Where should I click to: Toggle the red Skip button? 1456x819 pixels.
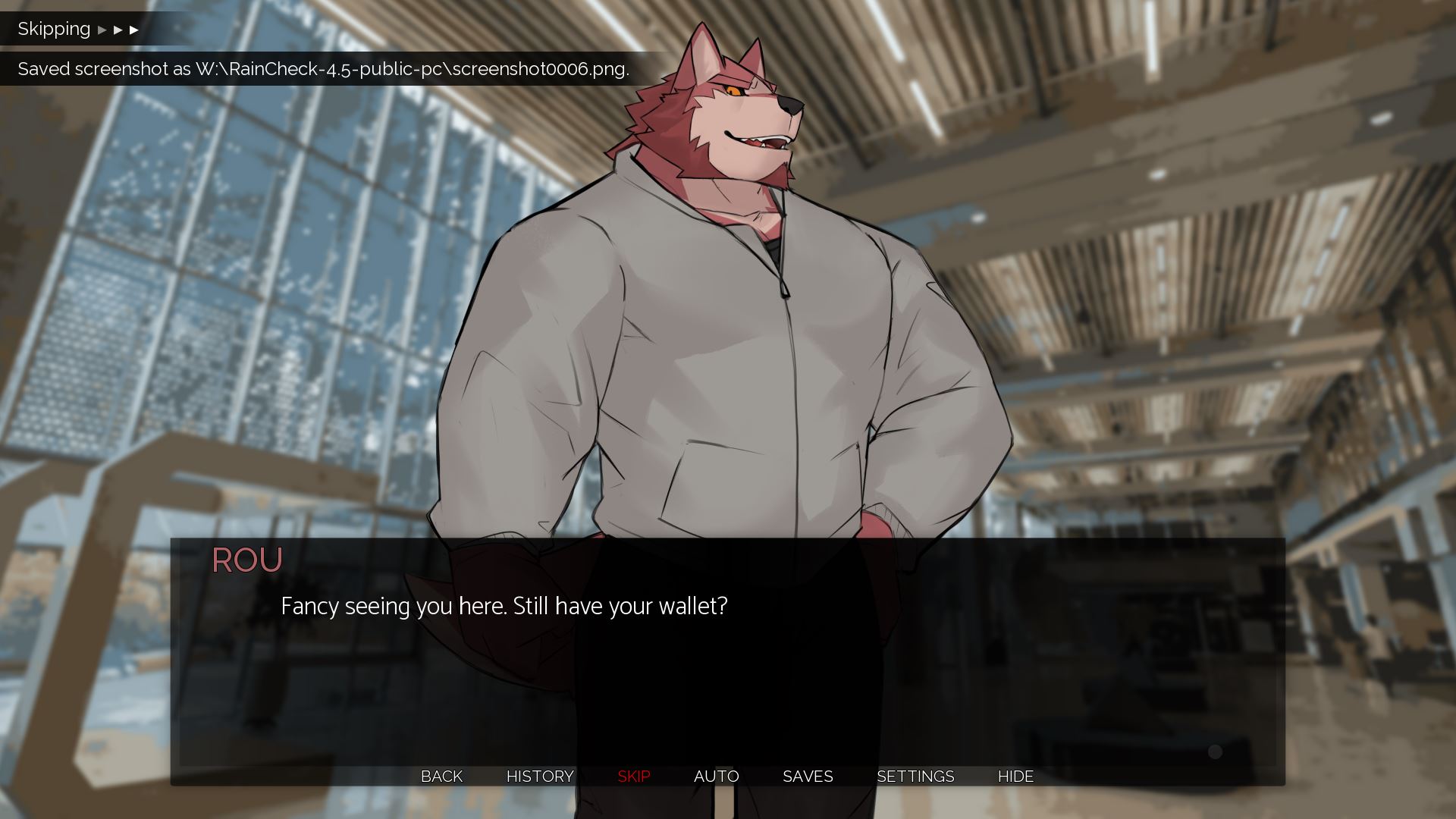coord(633,776)
